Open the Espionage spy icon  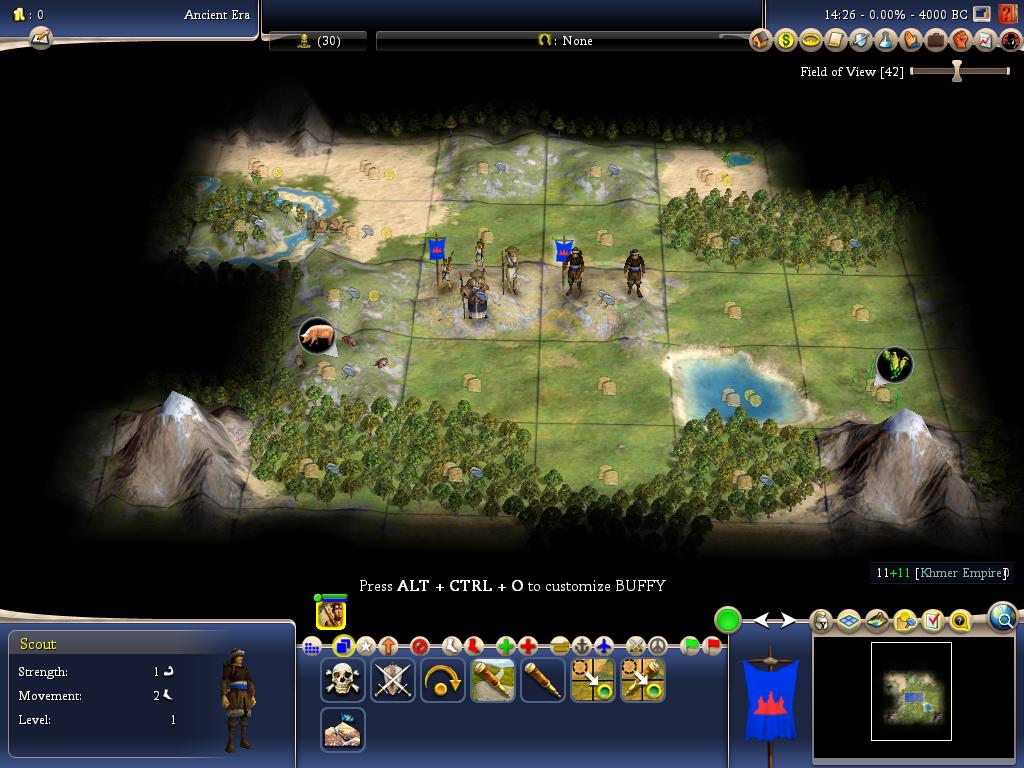click(x=1010, y=40)
